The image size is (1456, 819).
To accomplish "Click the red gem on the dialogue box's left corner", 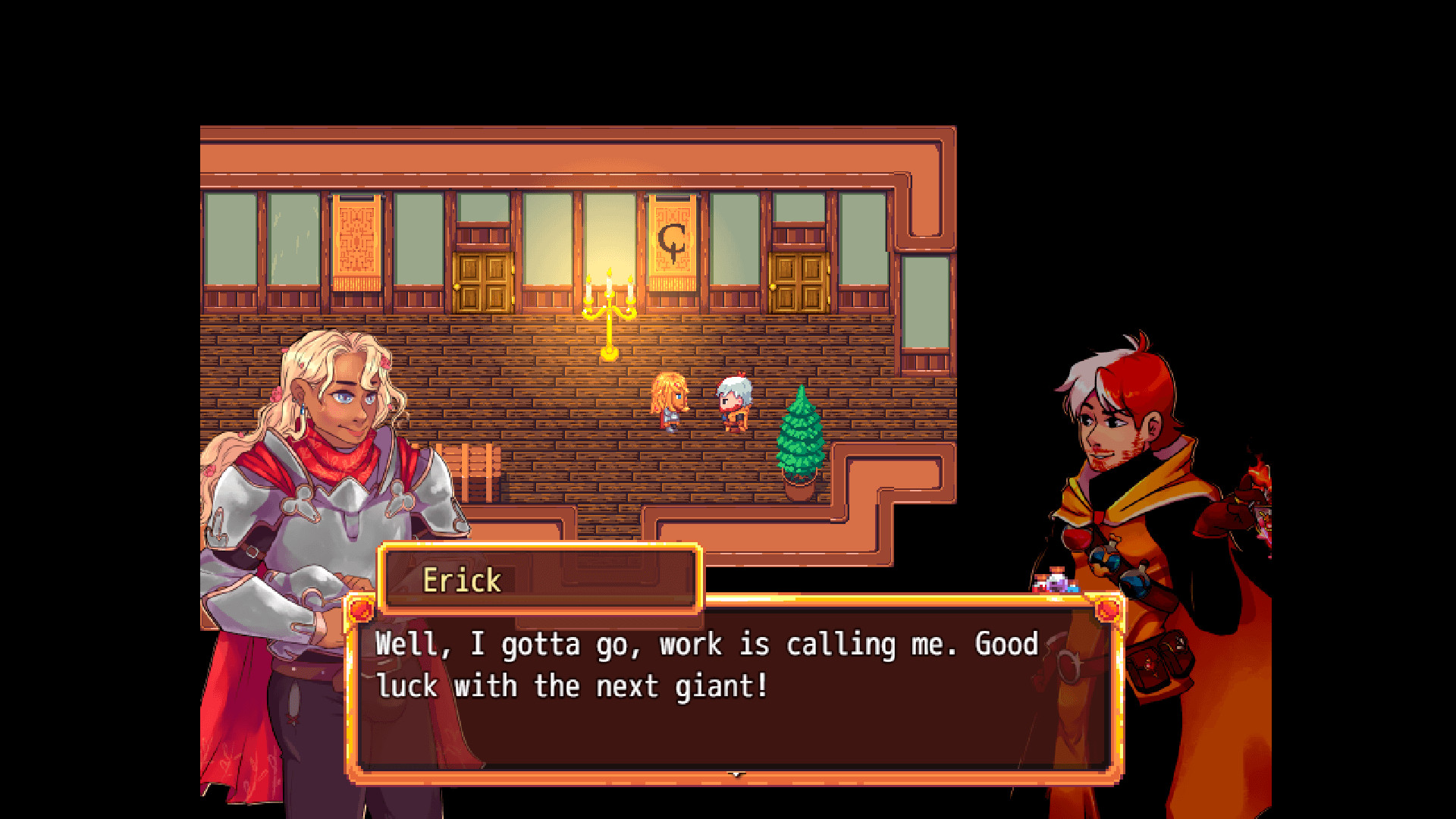I will (x=360, y=611).
